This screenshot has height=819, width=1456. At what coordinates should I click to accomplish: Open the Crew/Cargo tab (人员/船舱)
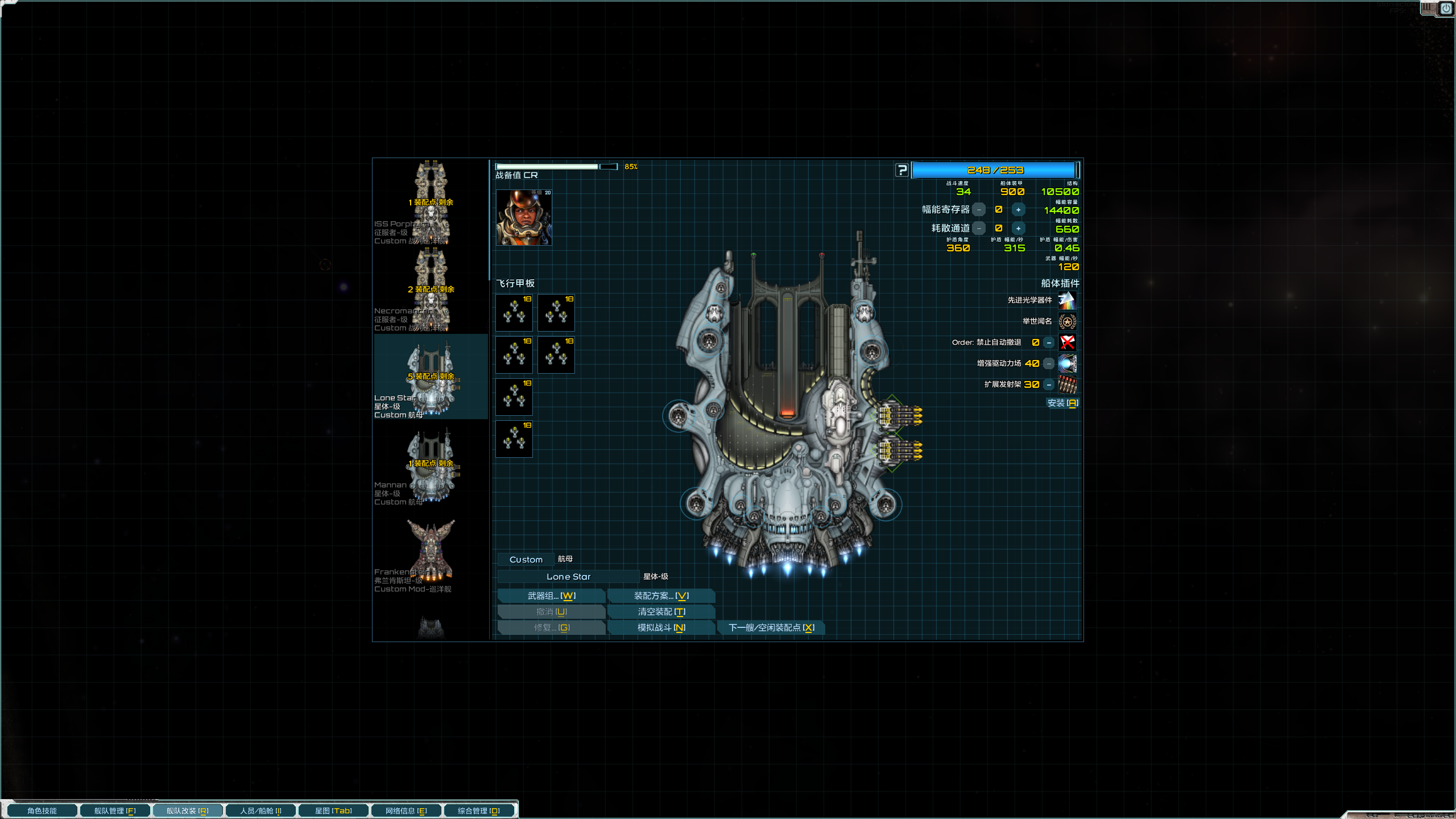point(260,810)
